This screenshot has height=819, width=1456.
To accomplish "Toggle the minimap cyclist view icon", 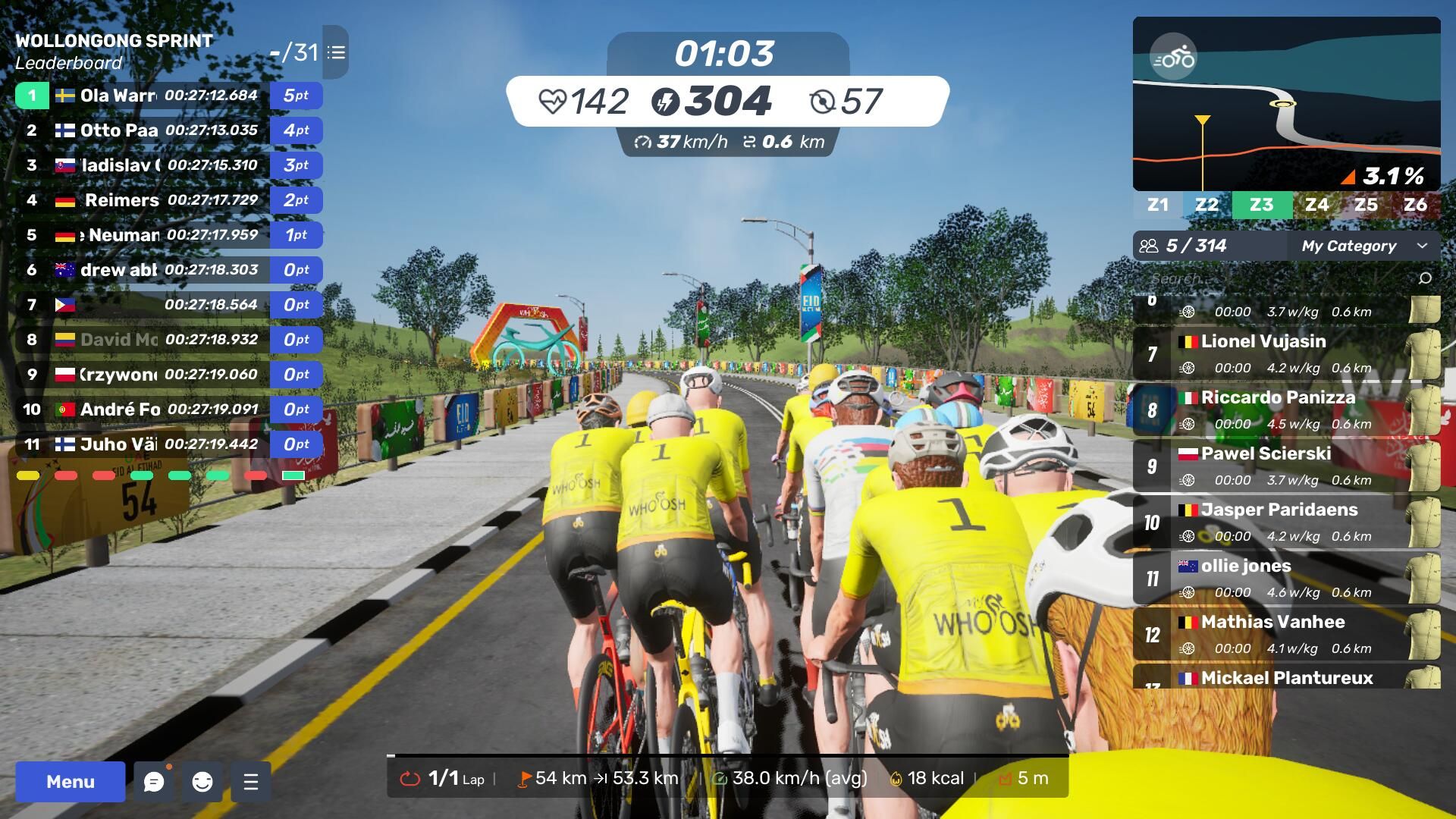I will (x=1173, y=58).
